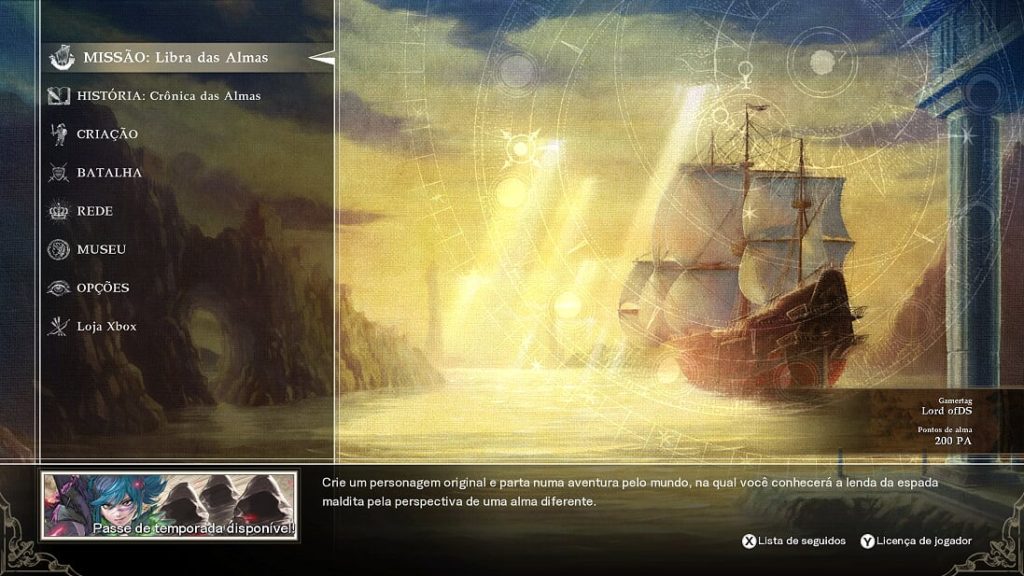Visit the Loja Xbox store
The height and width of the screenshot is (576, 1024).
coord(106,326)
